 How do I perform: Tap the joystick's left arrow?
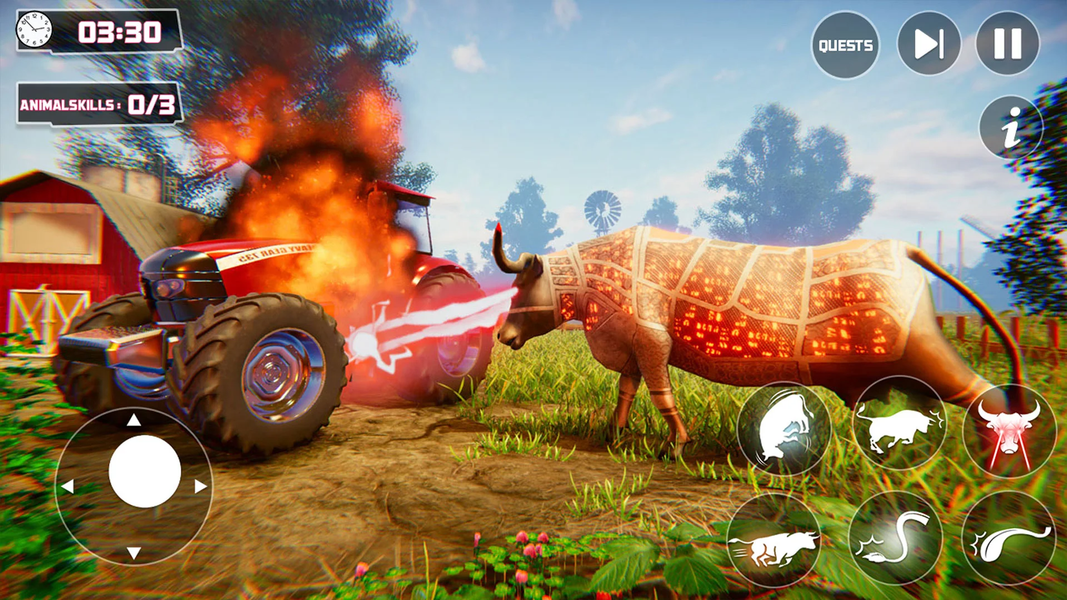tap(68, 487)
